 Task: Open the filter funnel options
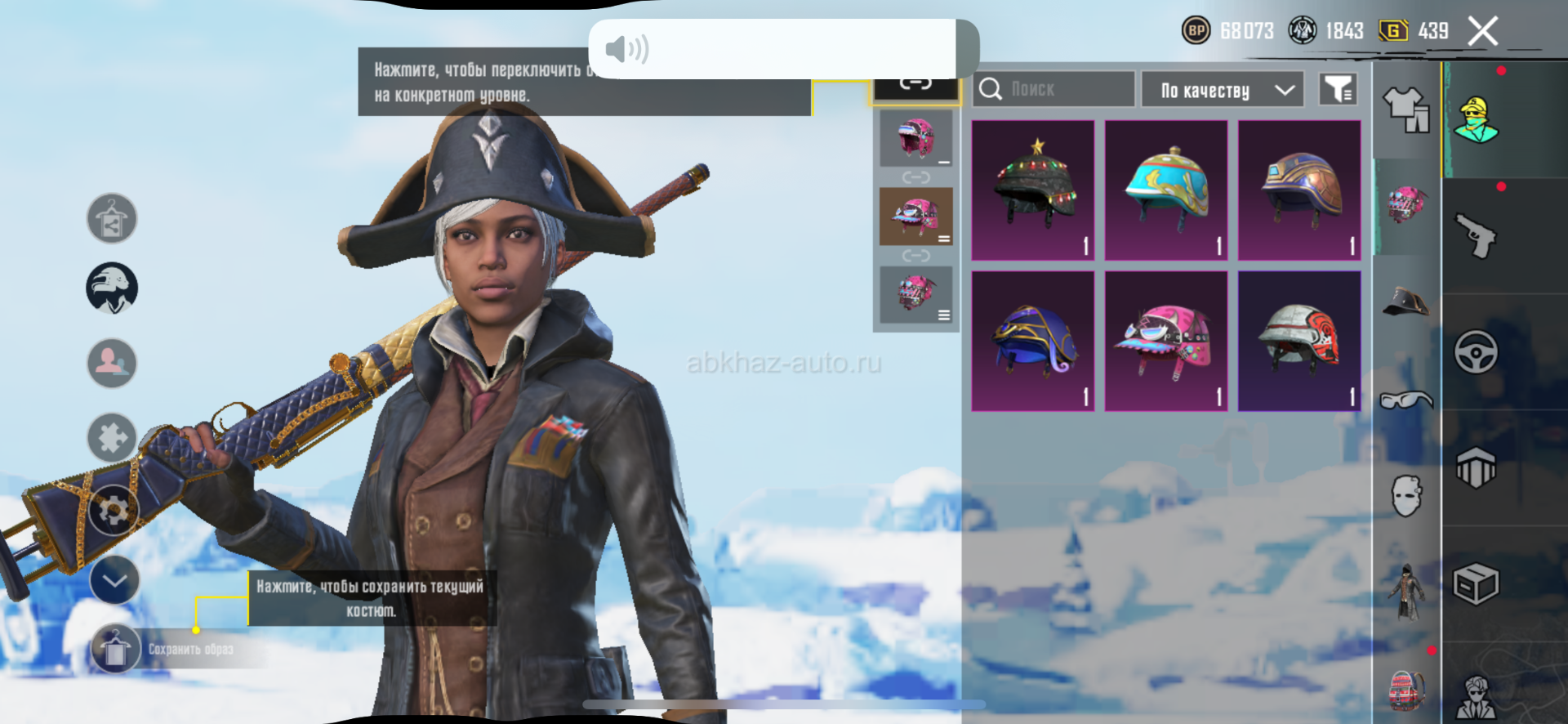[x=1338, y=89]
